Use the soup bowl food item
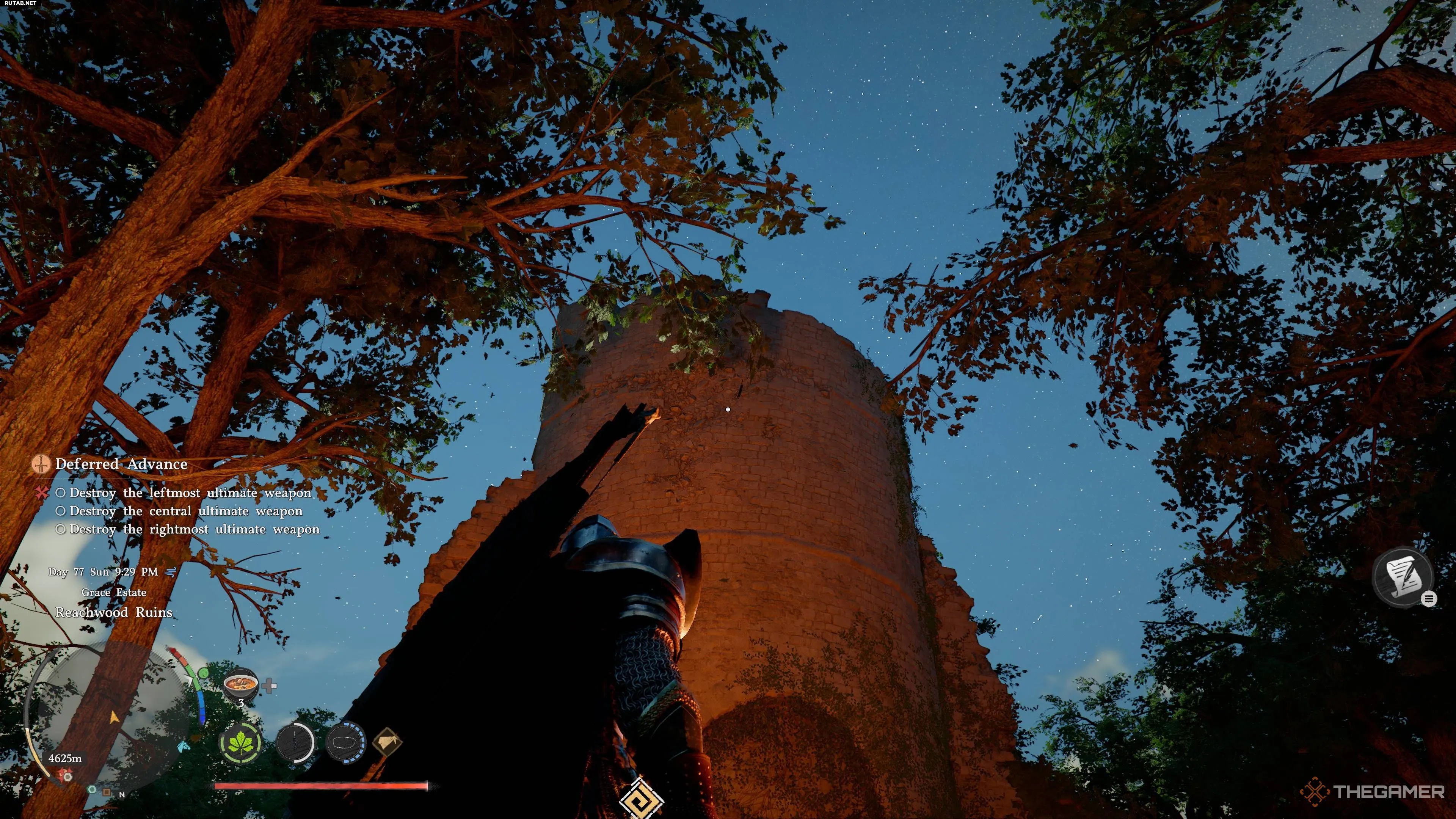This screenshot has width=1456, height=819. click(x=241, y=684)
